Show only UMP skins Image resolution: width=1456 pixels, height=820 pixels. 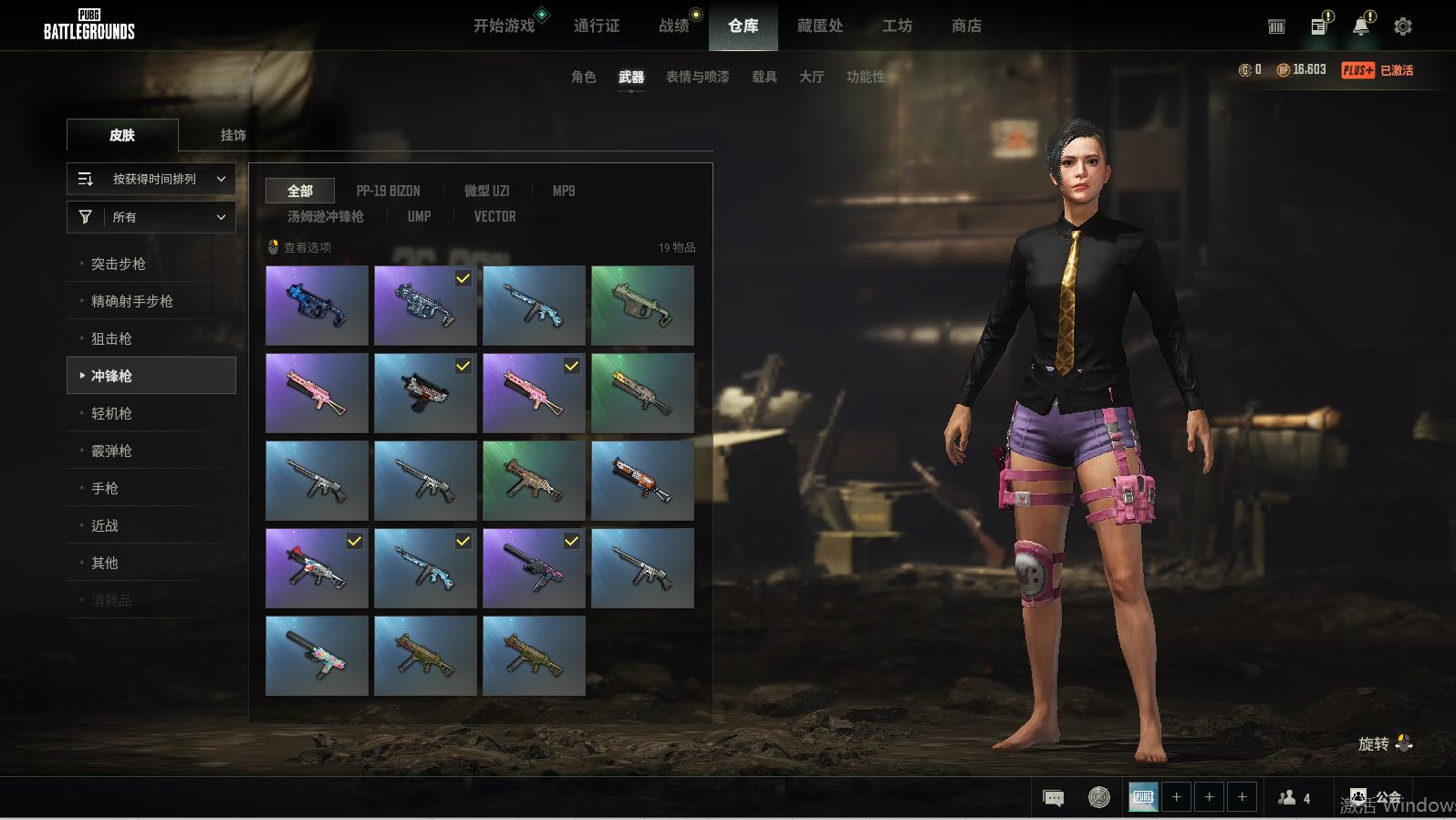tap(419, 216)
